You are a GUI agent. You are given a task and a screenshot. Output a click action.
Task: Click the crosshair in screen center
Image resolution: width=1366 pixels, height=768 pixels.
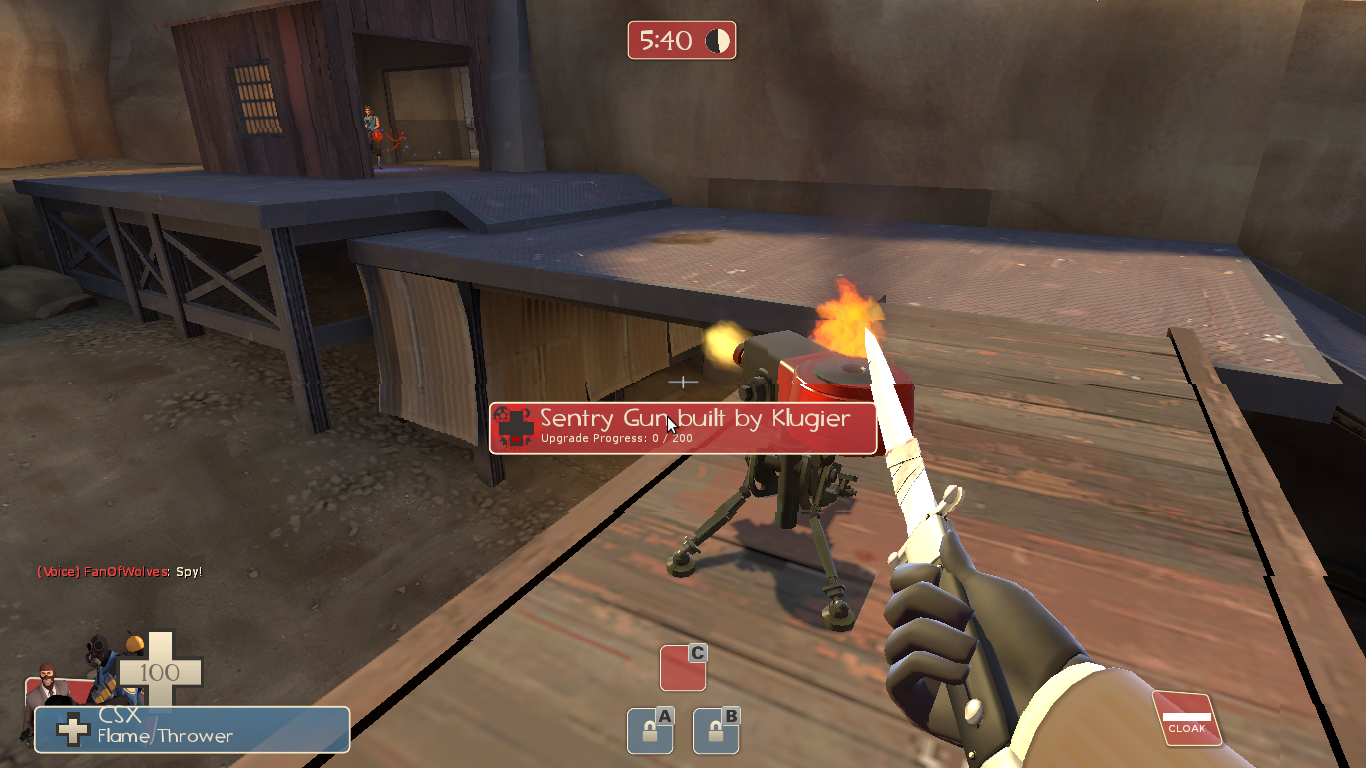coord(683,382)
